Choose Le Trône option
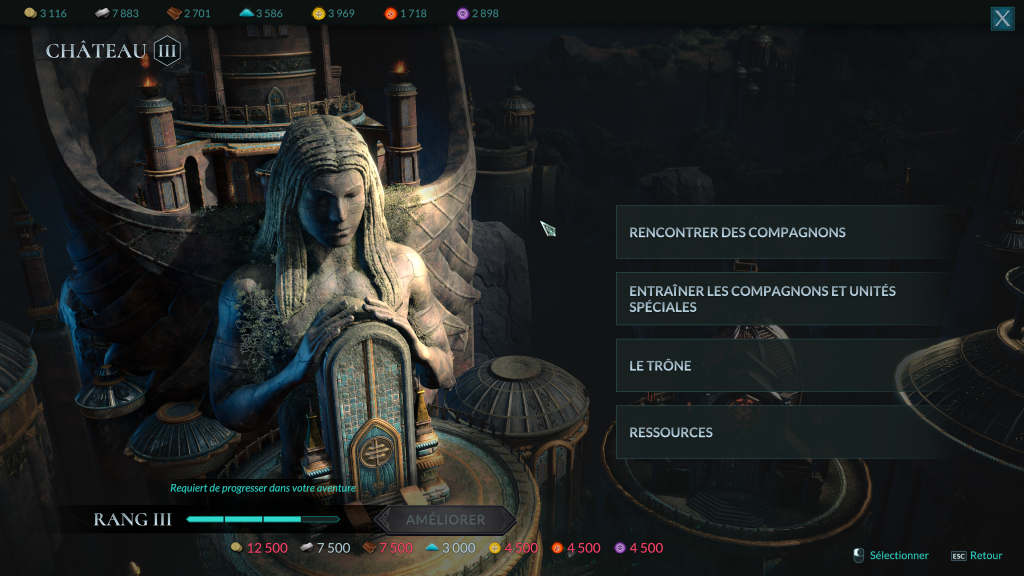The width and height of the screenshot is (1024, 576). tap(782, 366)
